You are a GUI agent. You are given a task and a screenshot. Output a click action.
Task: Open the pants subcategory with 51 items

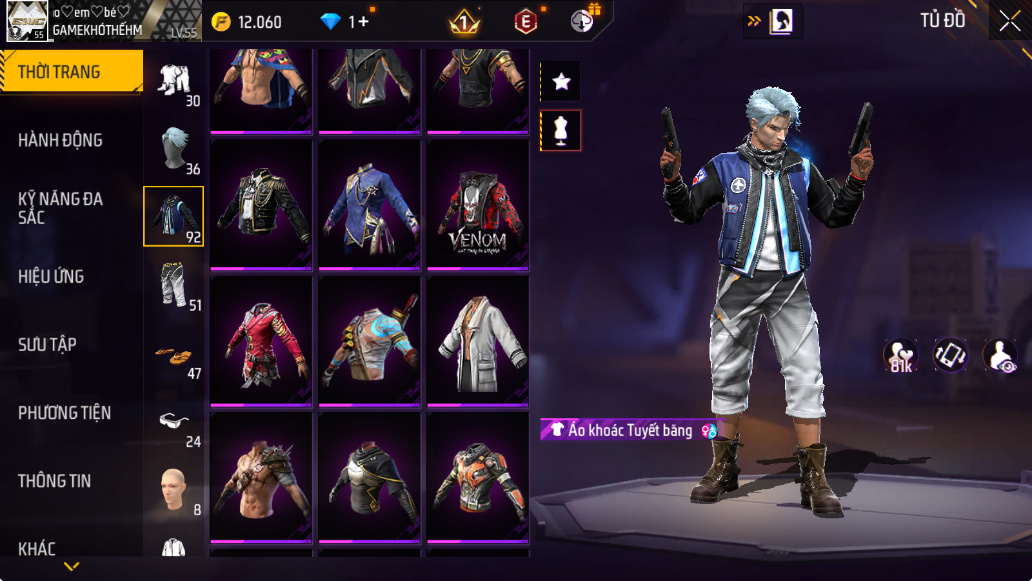point(175,284)
